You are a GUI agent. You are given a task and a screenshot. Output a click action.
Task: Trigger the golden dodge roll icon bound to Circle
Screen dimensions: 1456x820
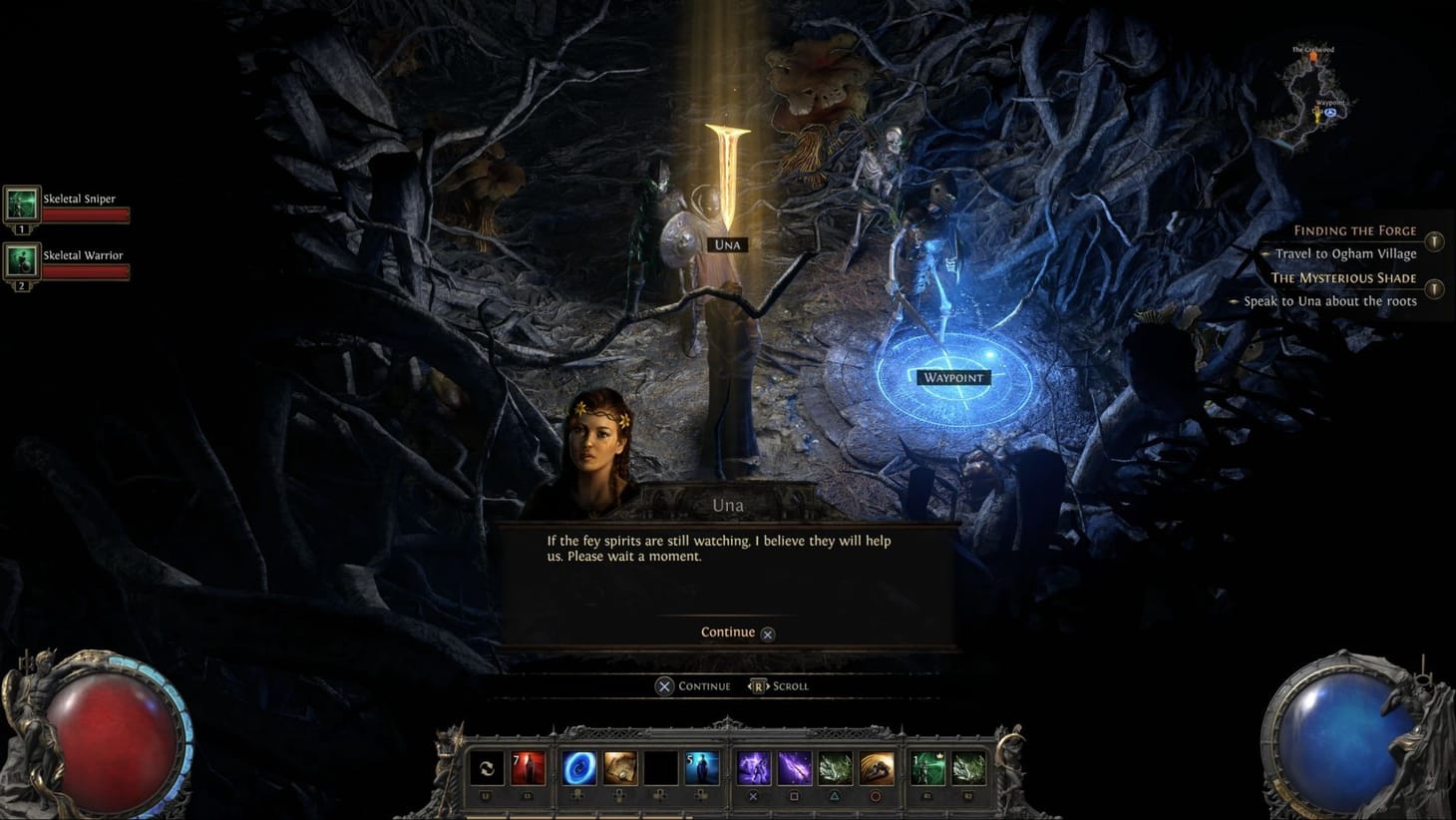click(x=875, y=768)
